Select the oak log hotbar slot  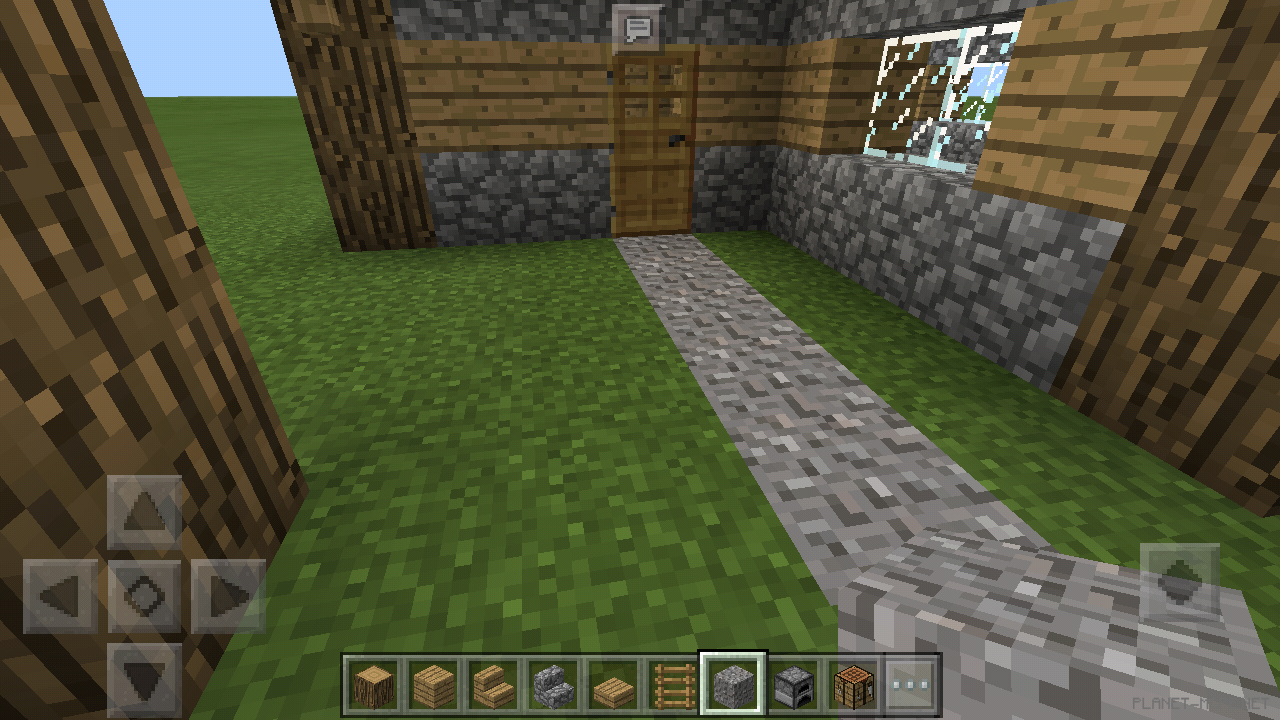click(x=371, y=682)
